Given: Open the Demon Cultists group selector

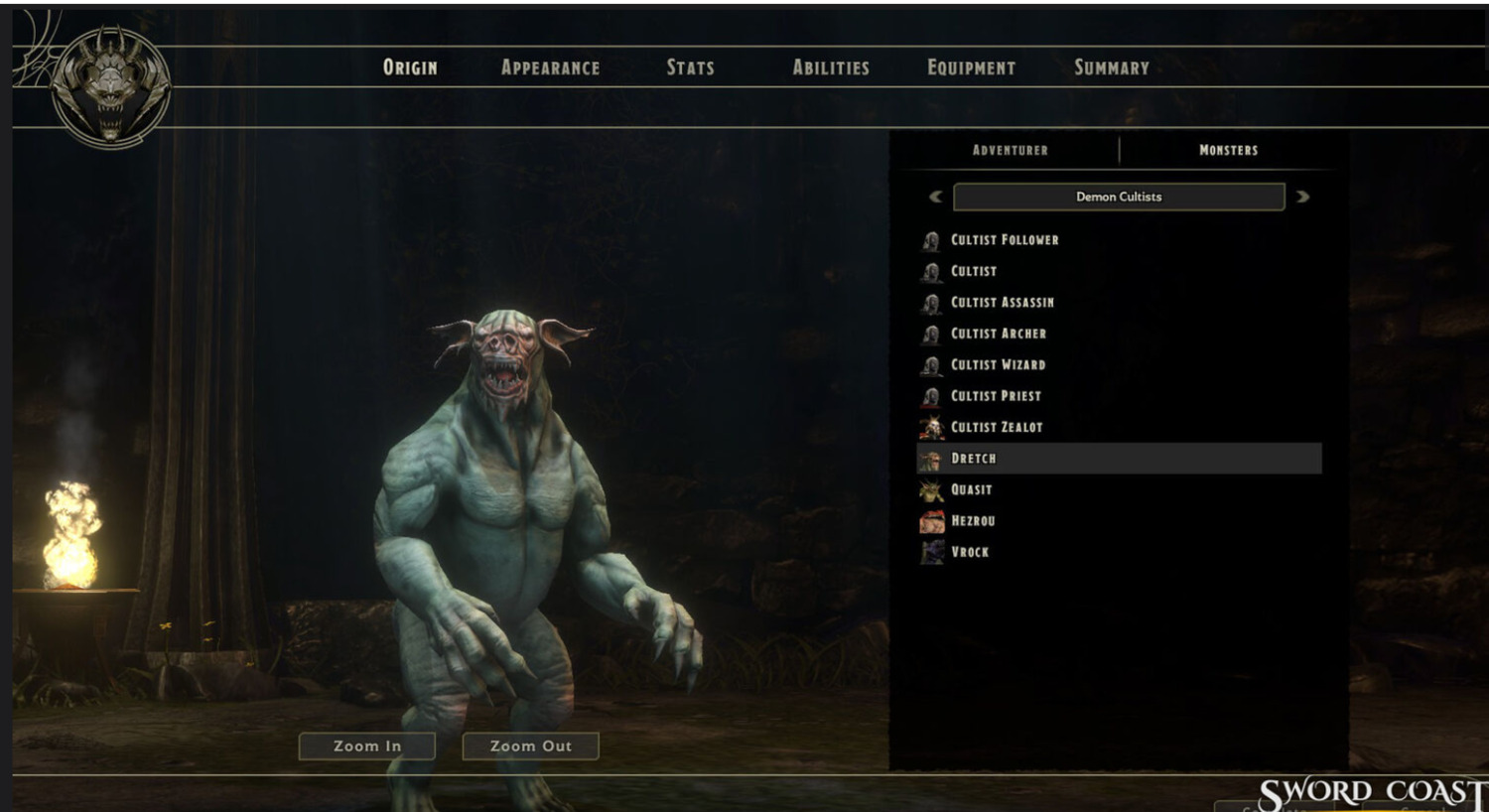Looking at the screenshot, I should pyautogui.click(x=1119, y=197).
